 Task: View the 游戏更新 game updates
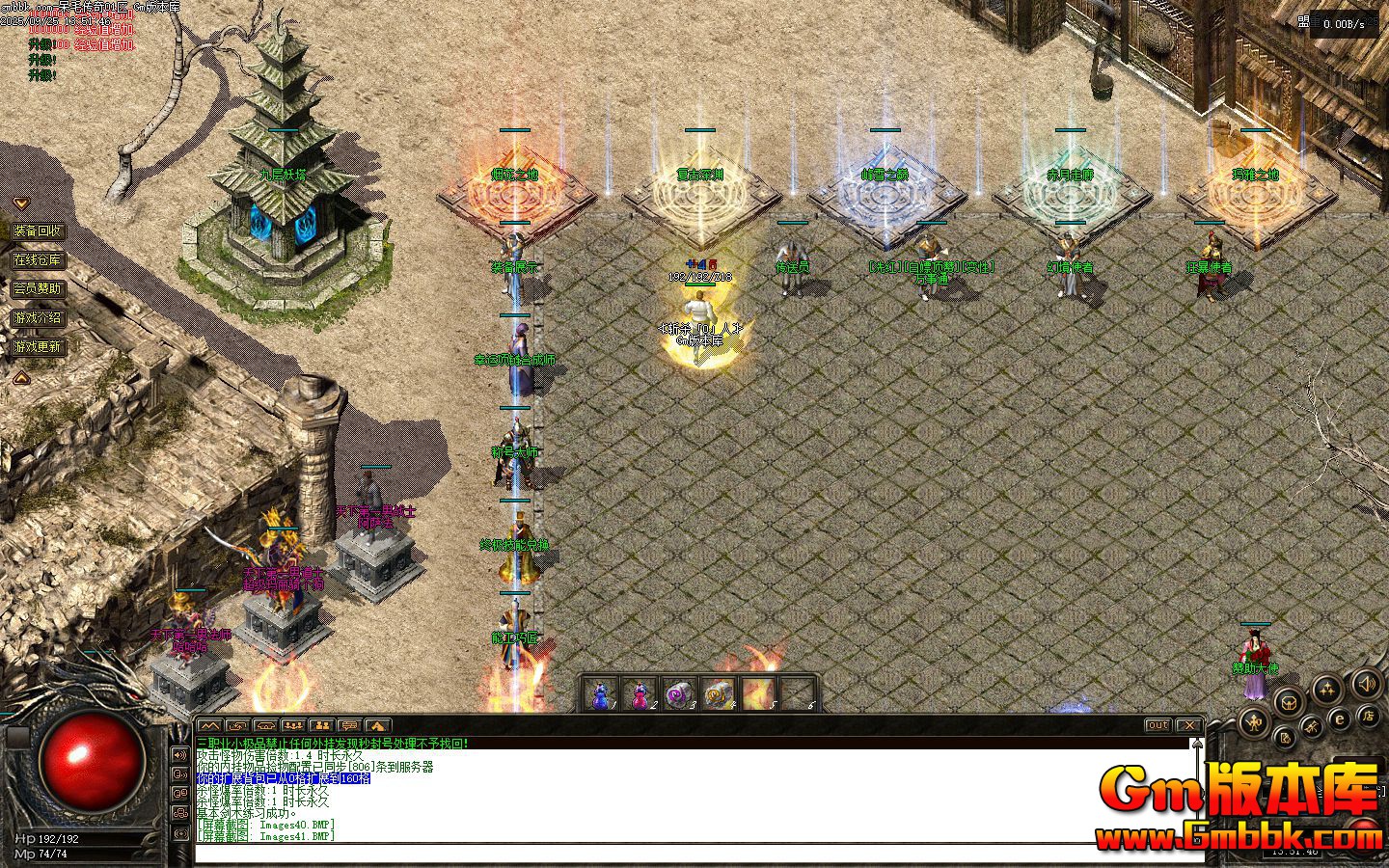[38, 346]
